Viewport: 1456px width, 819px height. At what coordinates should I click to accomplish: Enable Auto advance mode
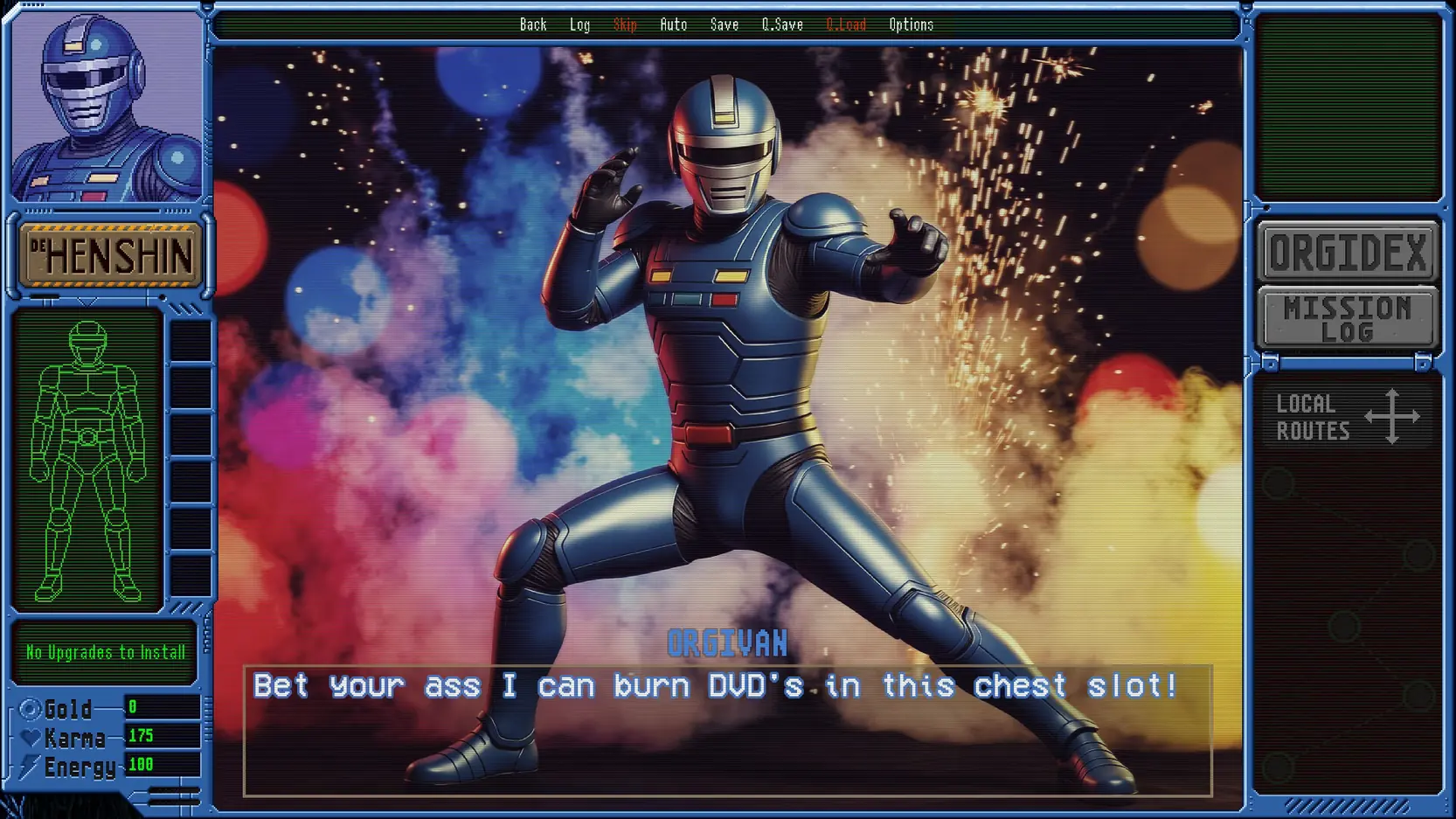(x=673, y=24)
